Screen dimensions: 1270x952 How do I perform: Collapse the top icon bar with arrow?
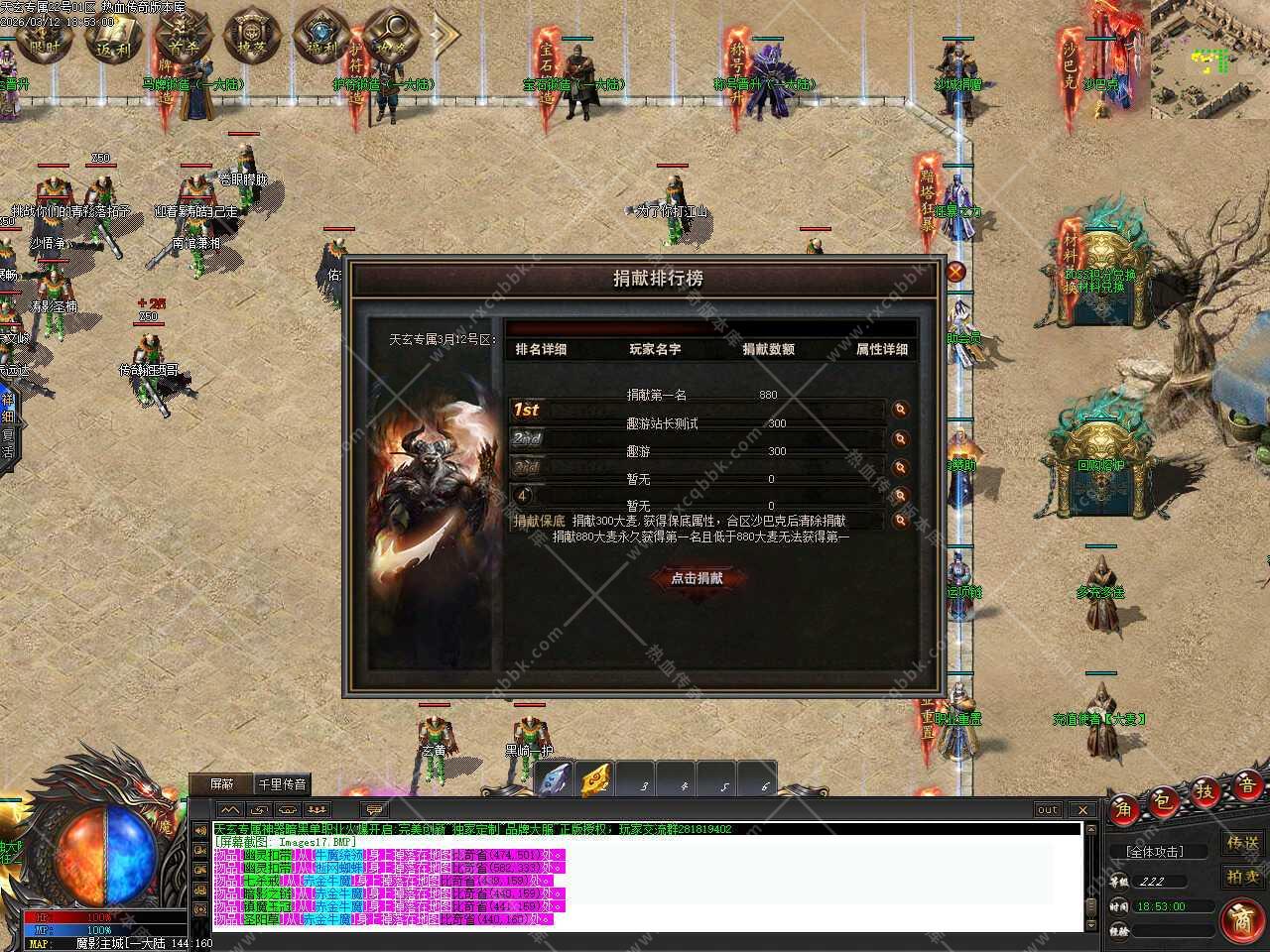(x=445, y=36)
